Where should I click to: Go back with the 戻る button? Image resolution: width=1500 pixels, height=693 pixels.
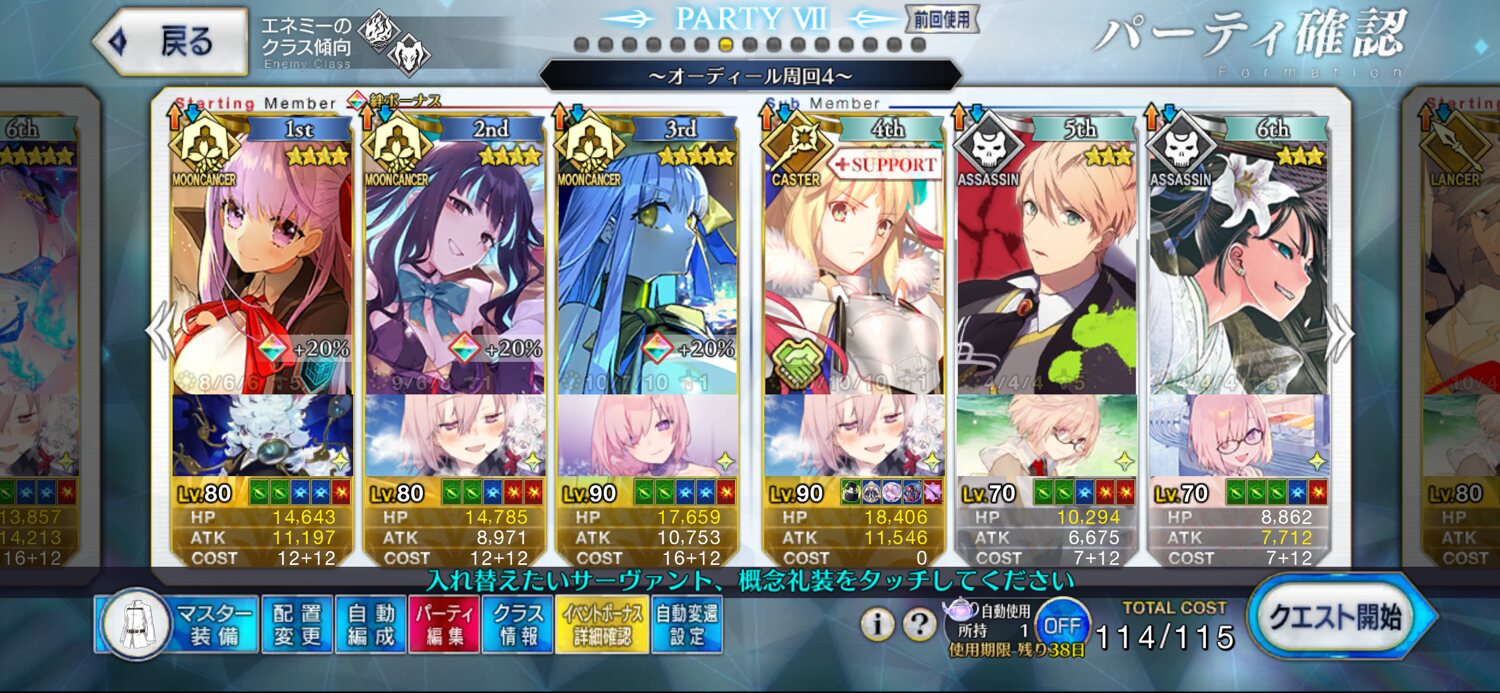pyautogui.click(x=170, y=42)
